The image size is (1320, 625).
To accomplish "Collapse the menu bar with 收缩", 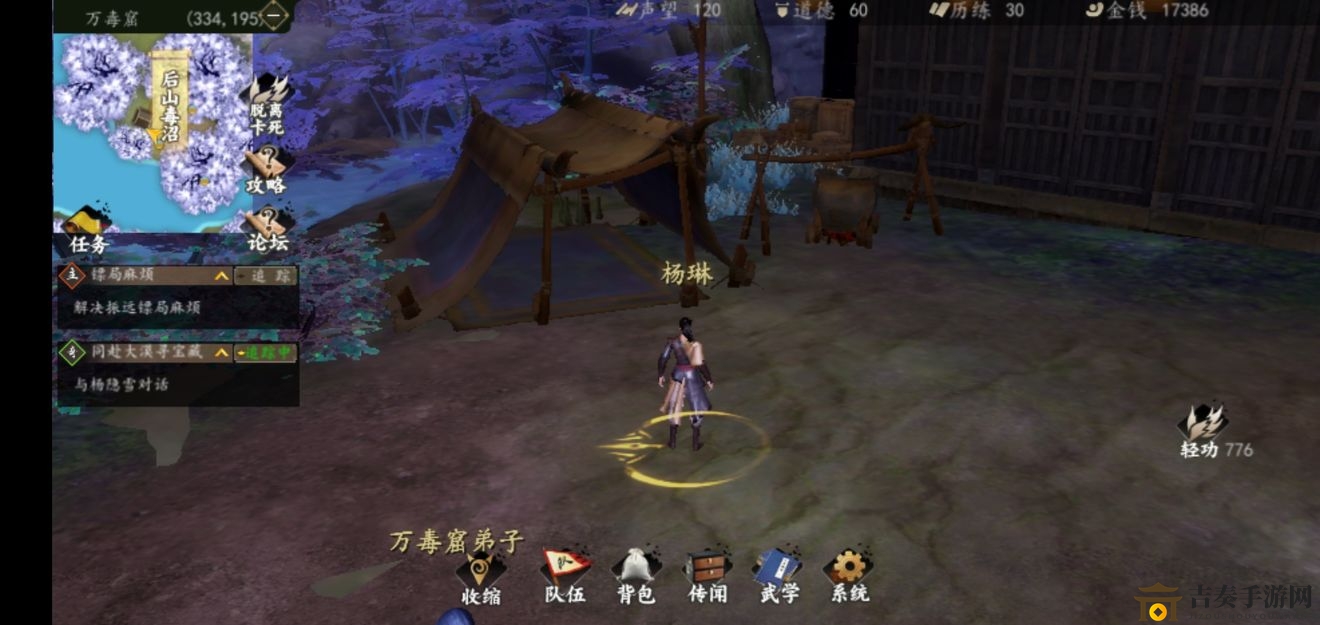I will tap(481, 575).
